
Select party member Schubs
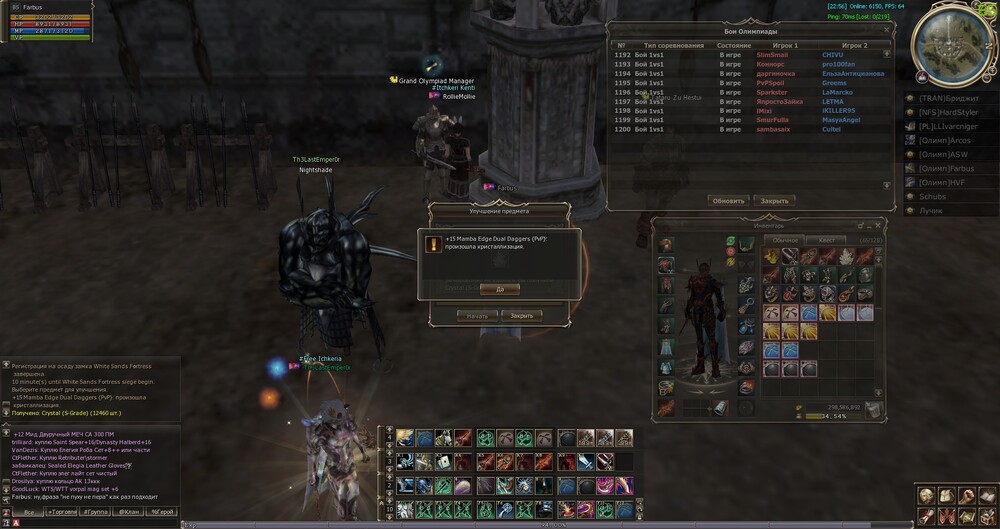(932, 197)
